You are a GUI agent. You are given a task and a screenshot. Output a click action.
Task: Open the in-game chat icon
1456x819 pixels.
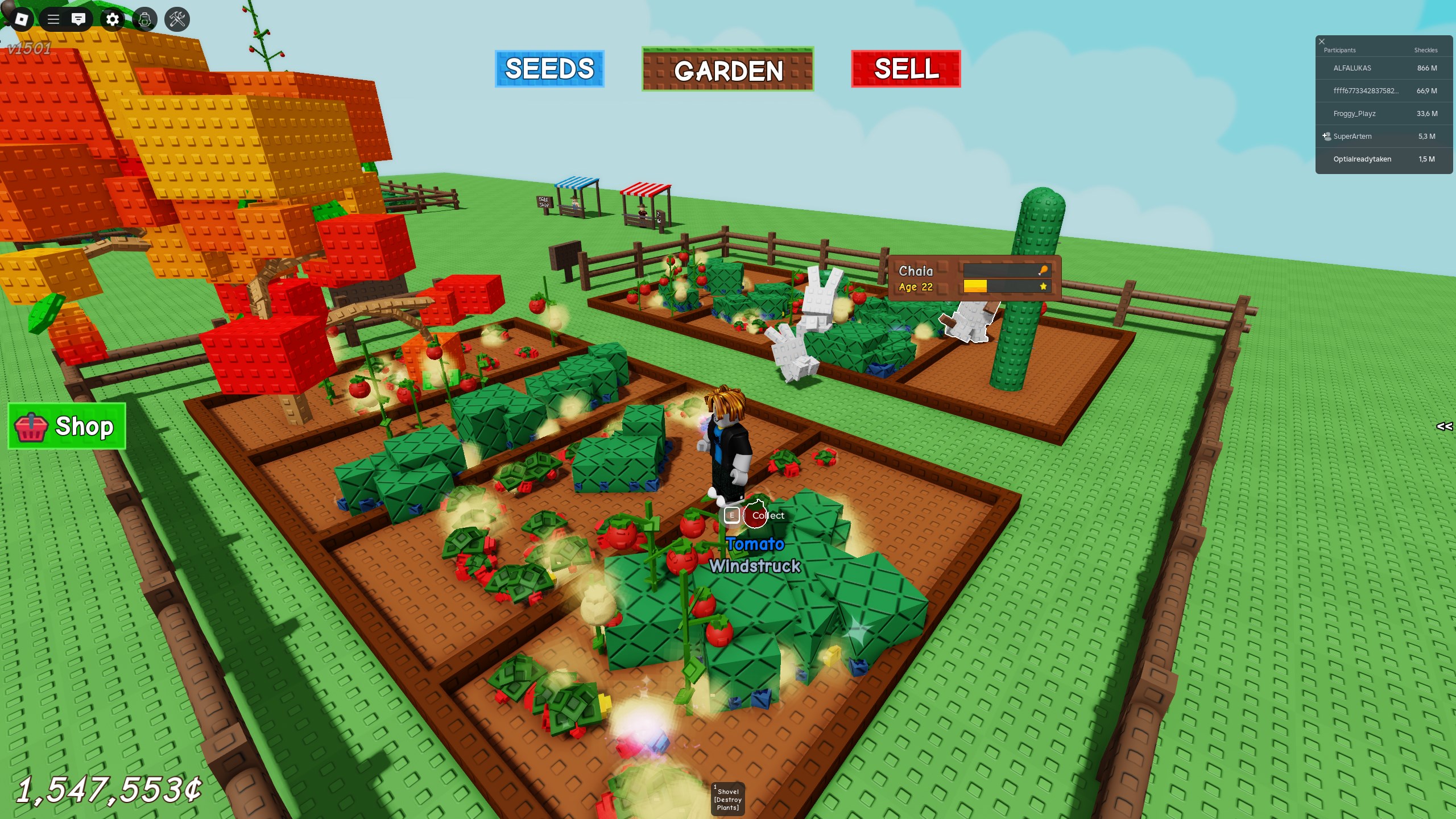pos(79,20)
